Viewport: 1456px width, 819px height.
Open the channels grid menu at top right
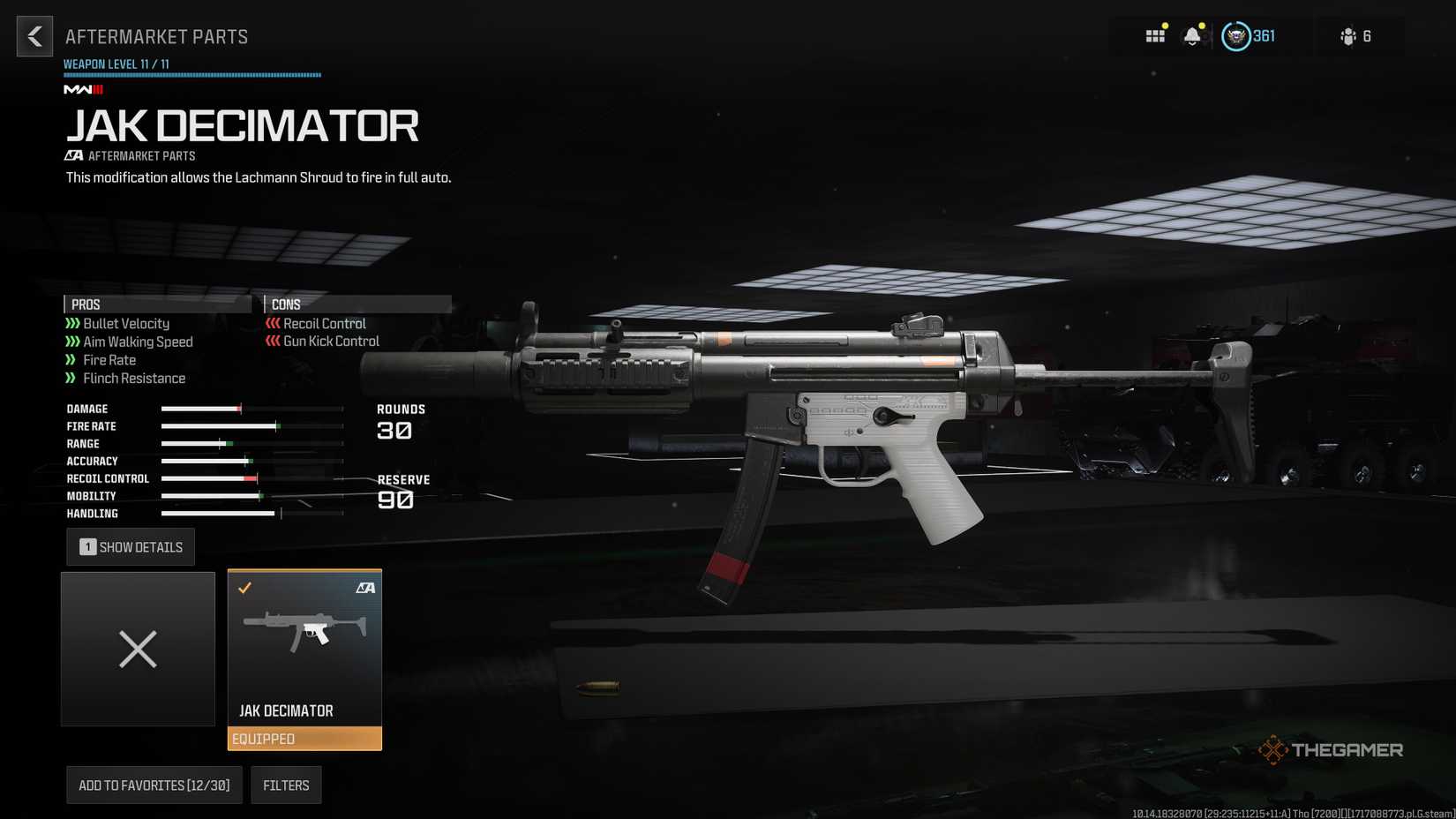(1154, 36)
